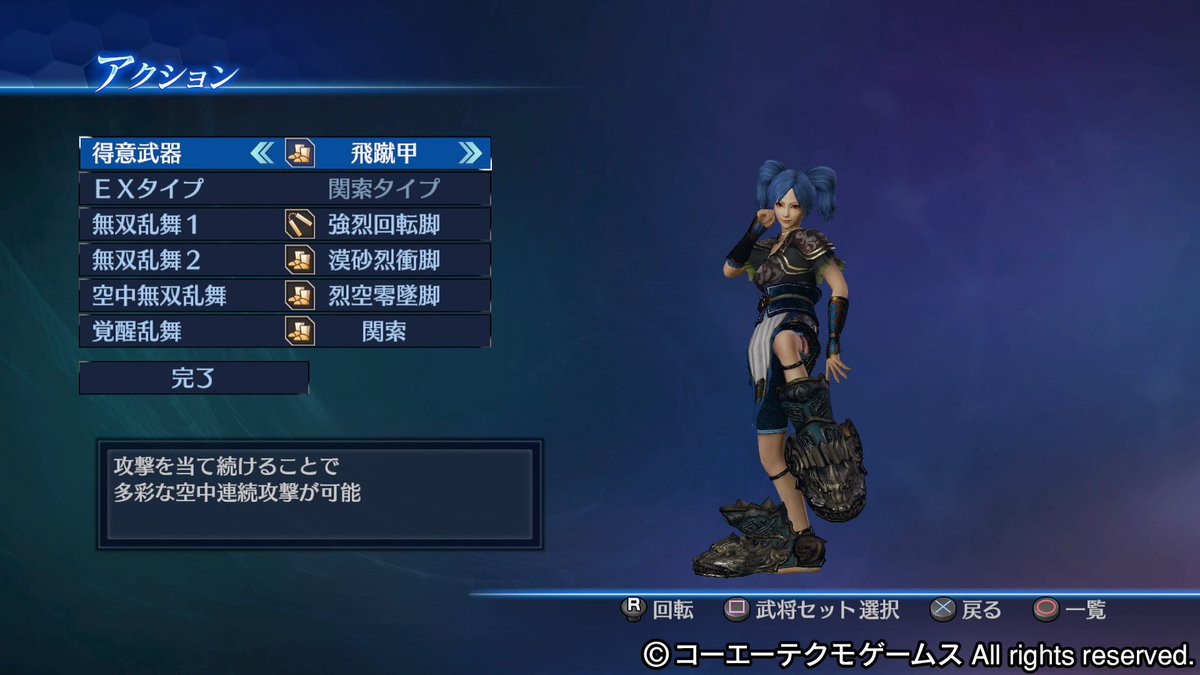Select the 覚醒乱舞 関索 row

click(285, 332)
